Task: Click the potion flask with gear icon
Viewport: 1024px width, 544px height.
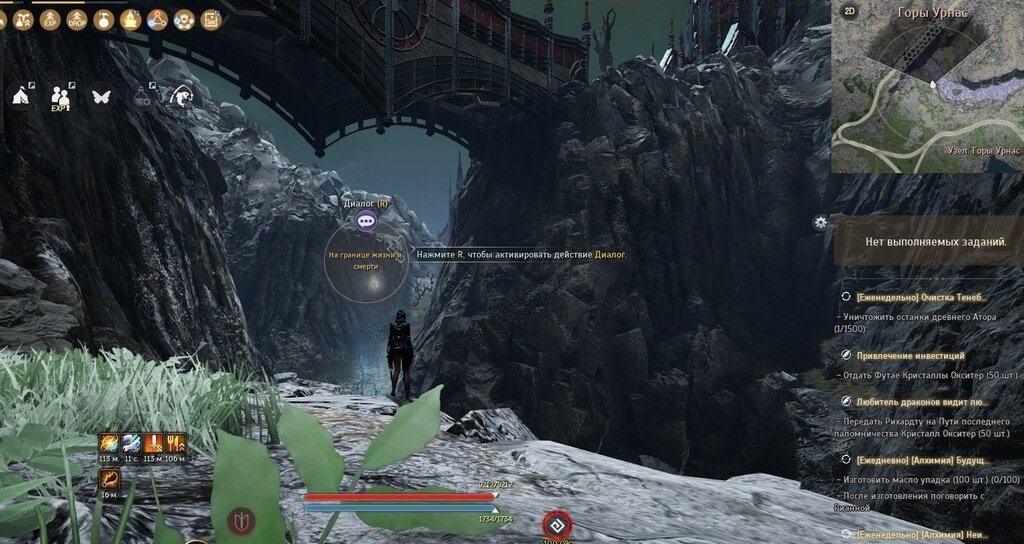Action: coord(142,96)
